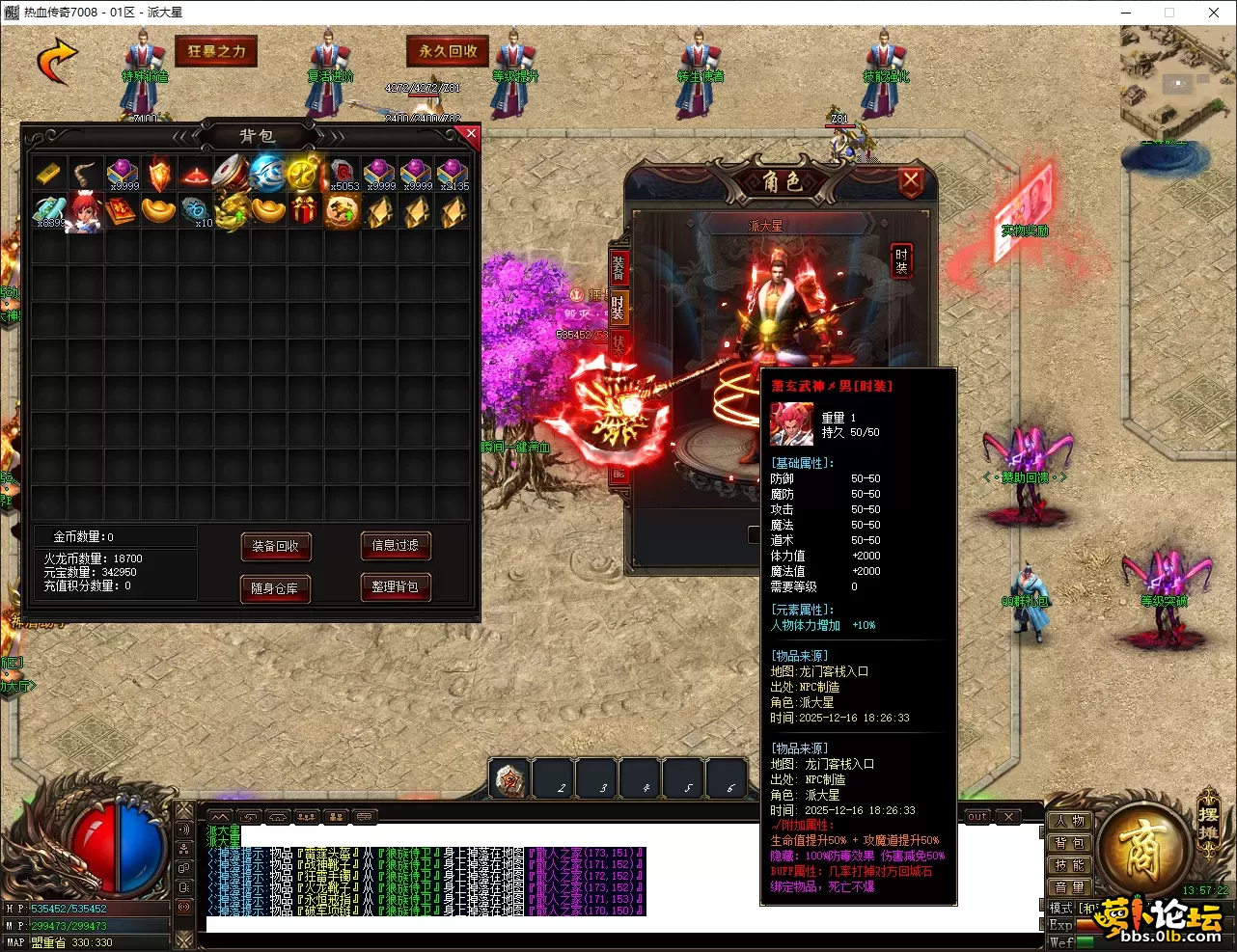The width and height of the screenshot is (1237, 952).
Task: Minimize the game window
Action: pyautogui.click(x=1126, y=13)
